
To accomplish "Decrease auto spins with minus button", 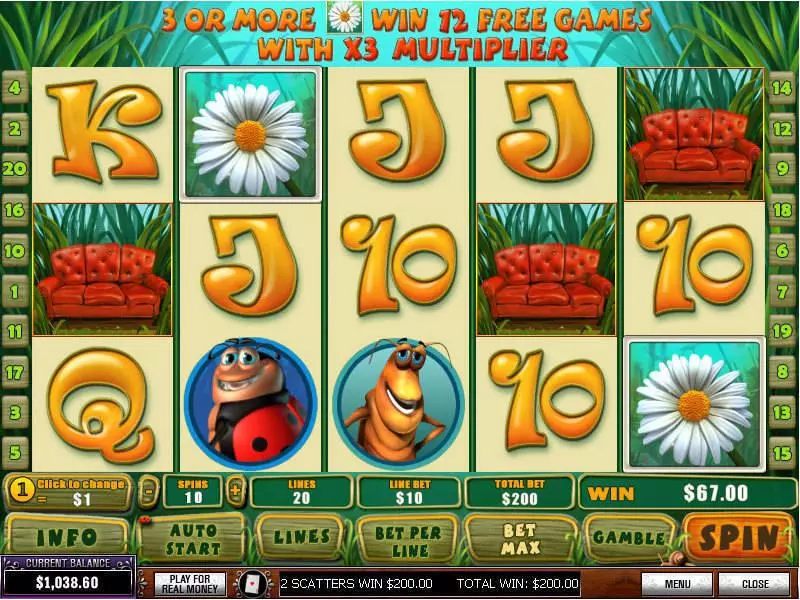I will [148, 492].
